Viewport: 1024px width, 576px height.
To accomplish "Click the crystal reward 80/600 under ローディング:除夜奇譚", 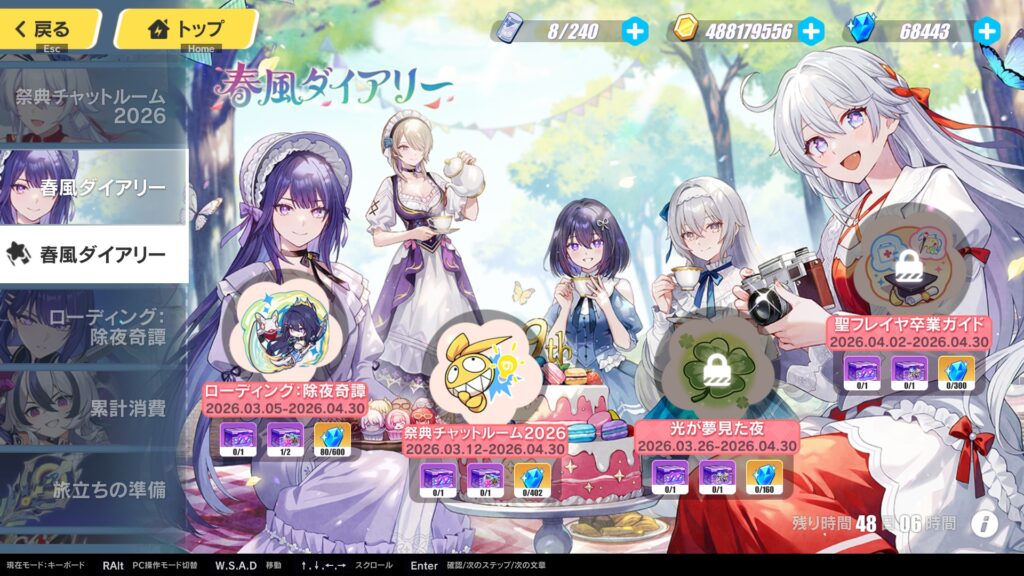I will [x=333, y=441].
